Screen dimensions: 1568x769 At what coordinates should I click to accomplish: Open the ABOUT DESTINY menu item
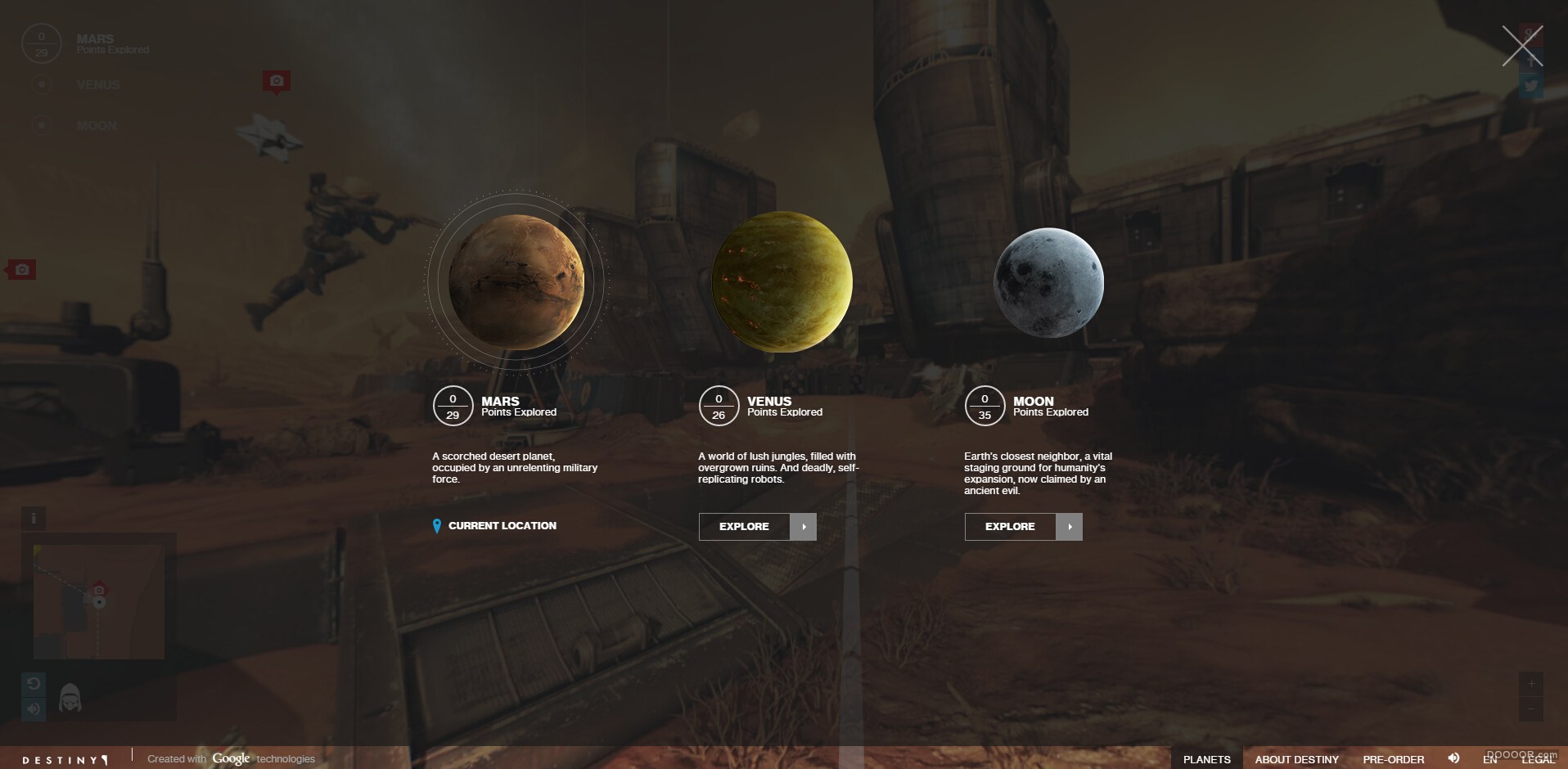pos(1295,759)
